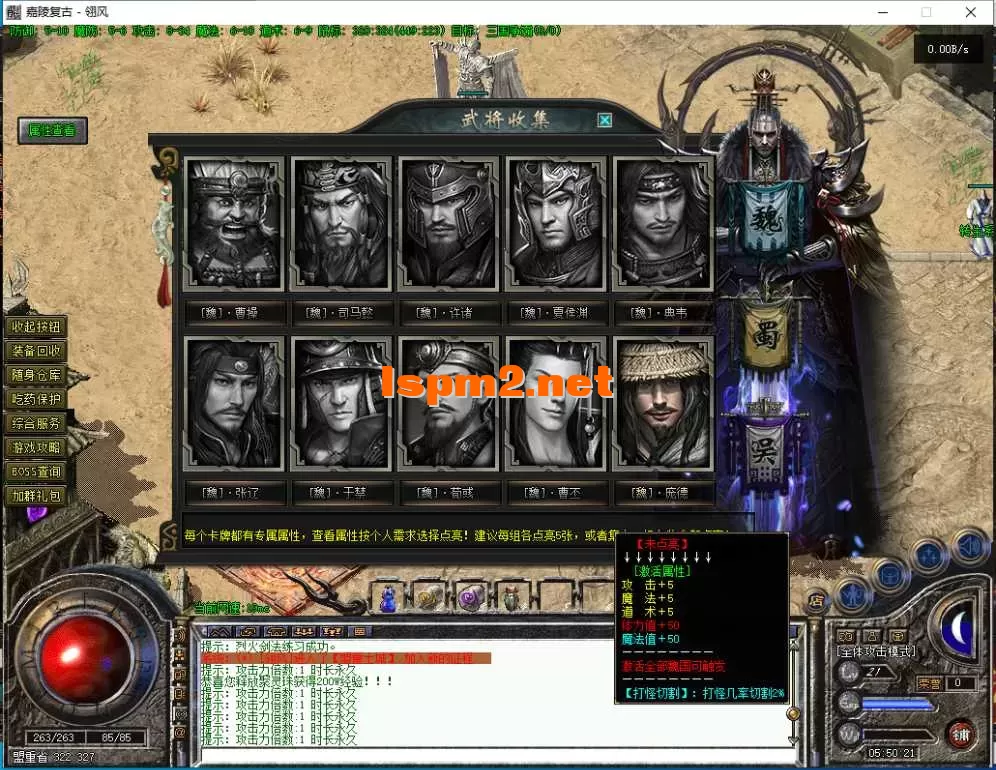Choose the 司马懿 portrait card
996x770 pixels.
pyautogui.click(x=342, y=223)
